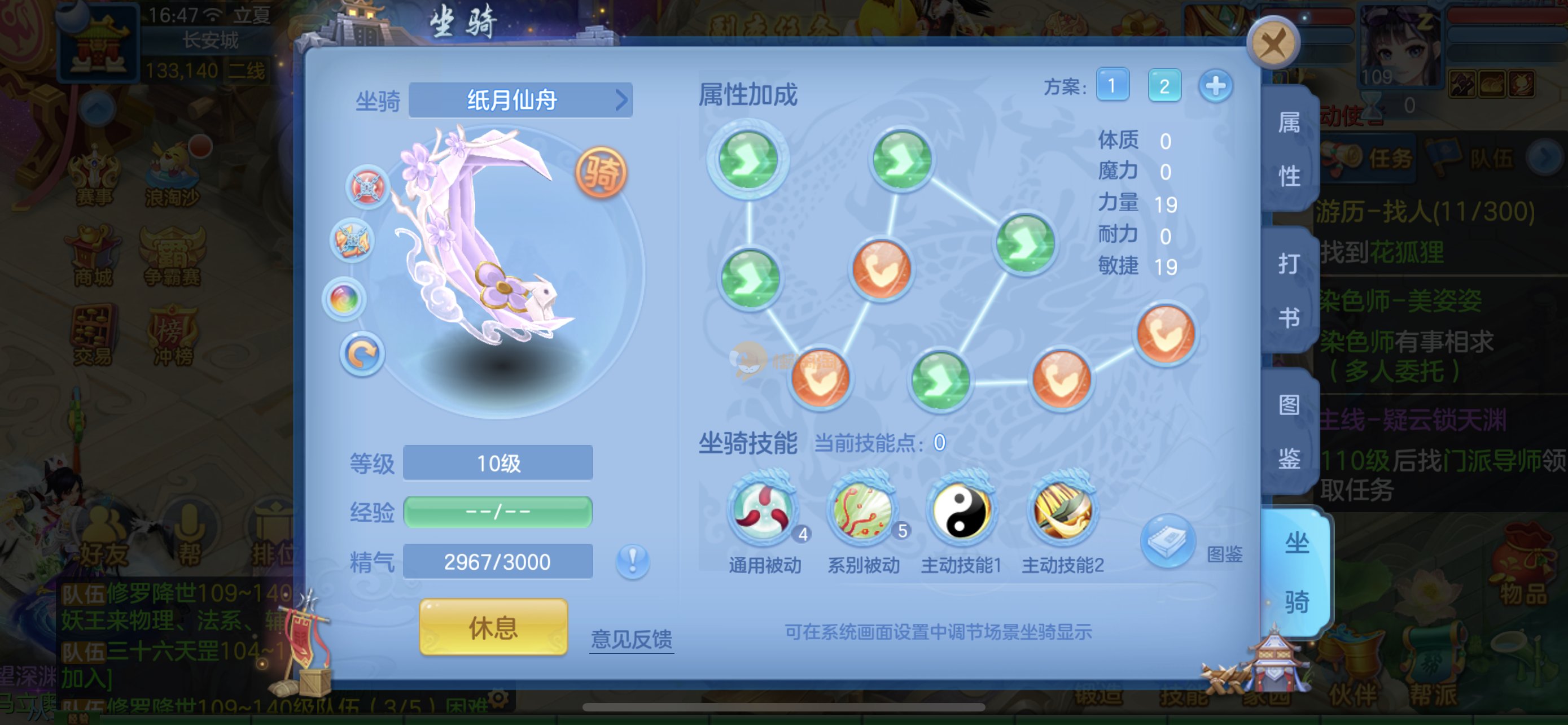This screenshot has height=725, width=1568.
Task: Open the 图鉴 book icon
Action: (1167, 540)
